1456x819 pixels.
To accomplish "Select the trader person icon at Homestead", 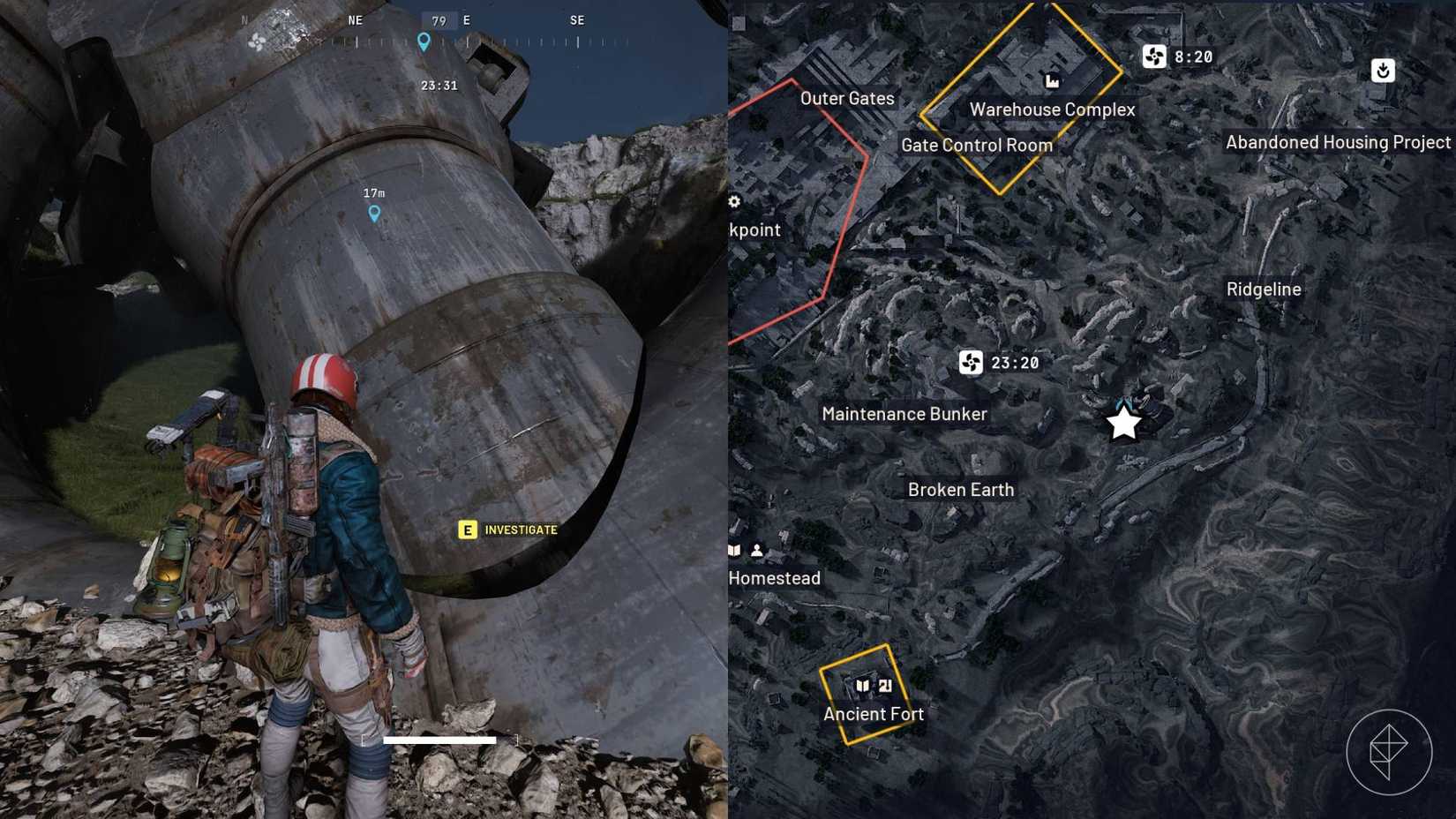I will 757,549.
